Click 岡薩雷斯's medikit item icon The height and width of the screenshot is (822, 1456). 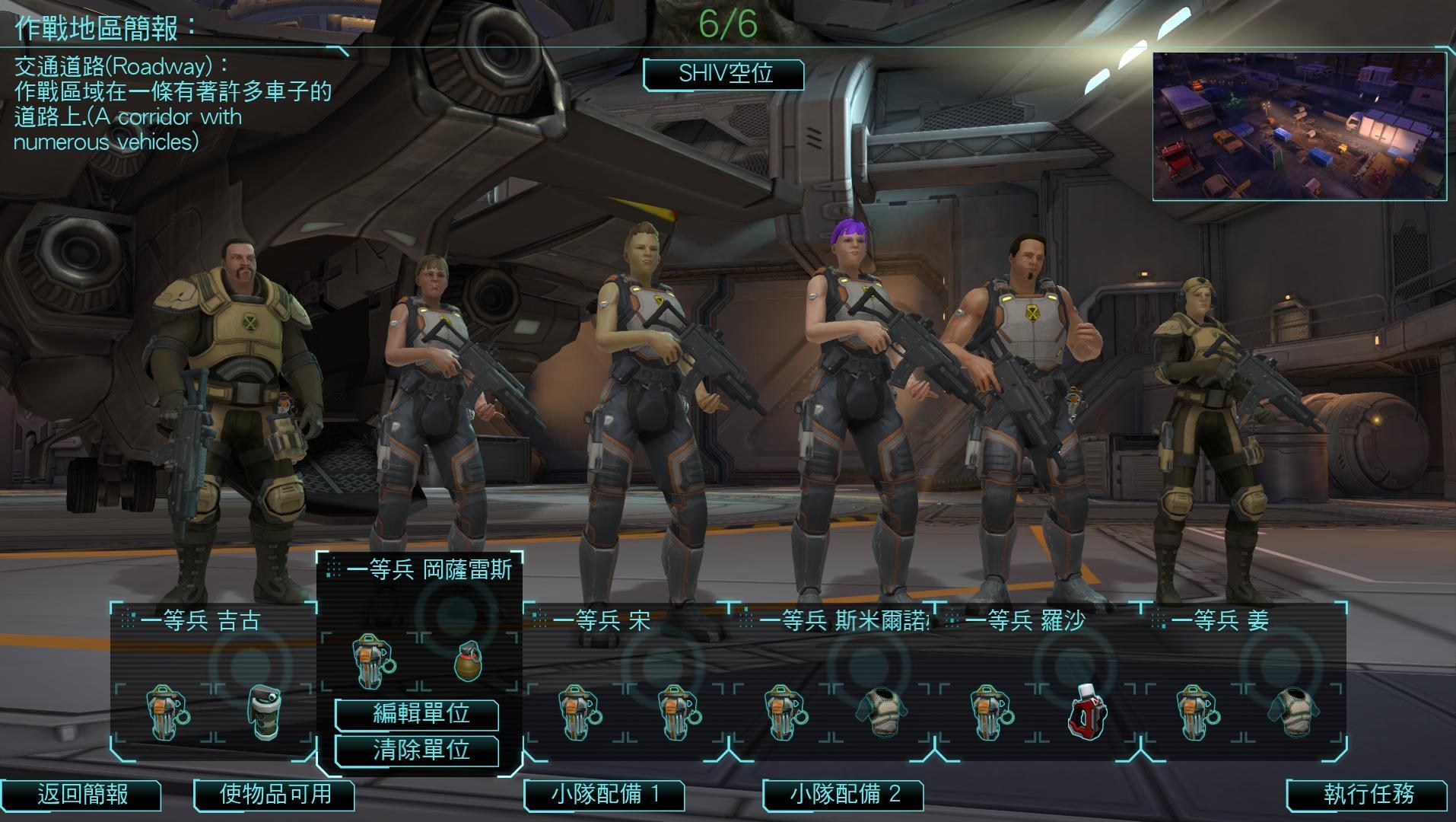click(x=372, y=660)
